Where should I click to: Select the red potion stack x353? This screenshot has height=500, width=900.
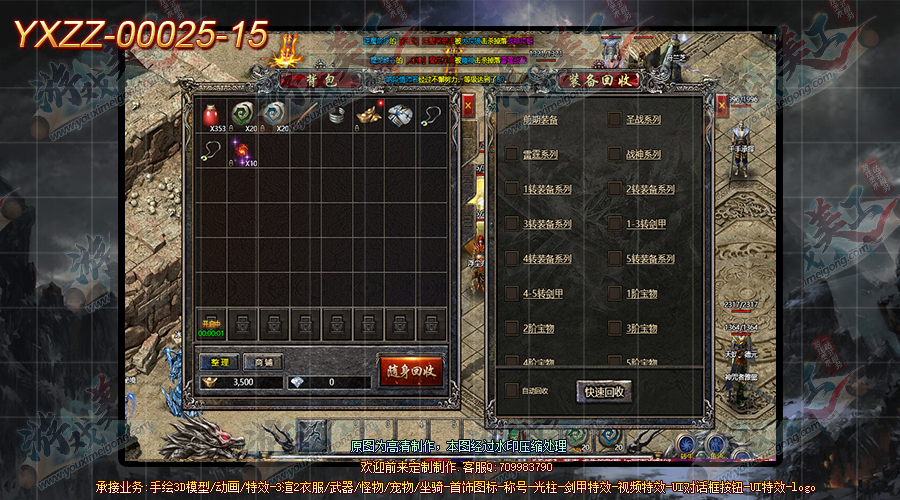point(211,115)
